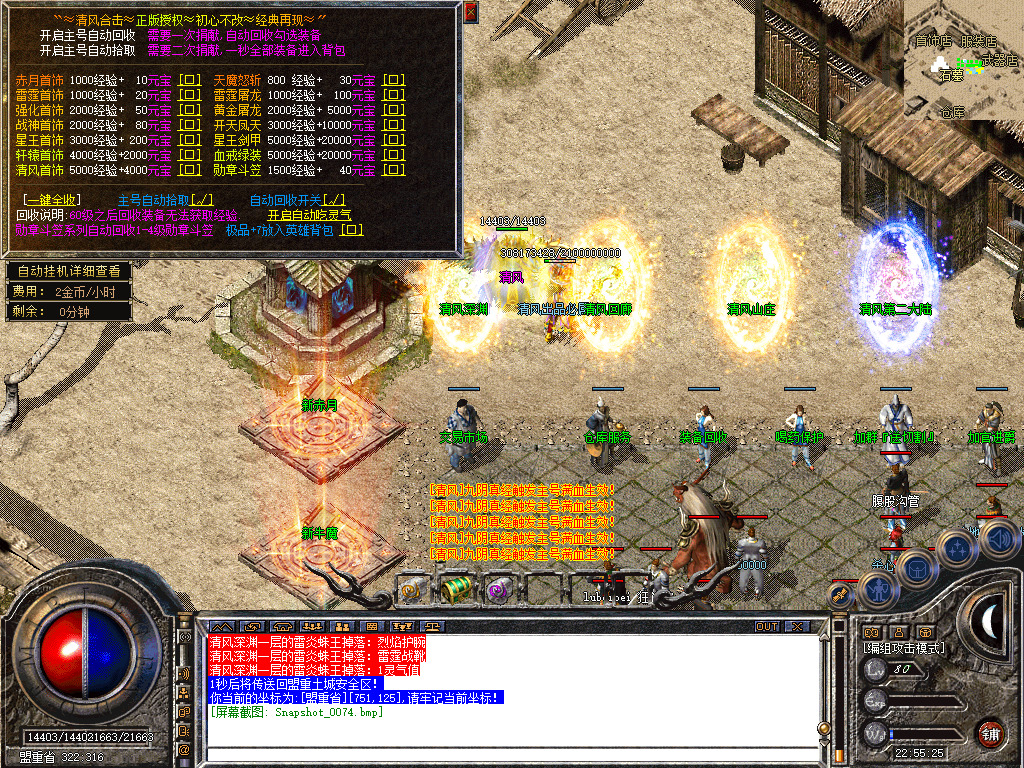Tick the 极品+7放入英雄背包 checkbox
Viewport: 1024px width, 768px height.
352,230
